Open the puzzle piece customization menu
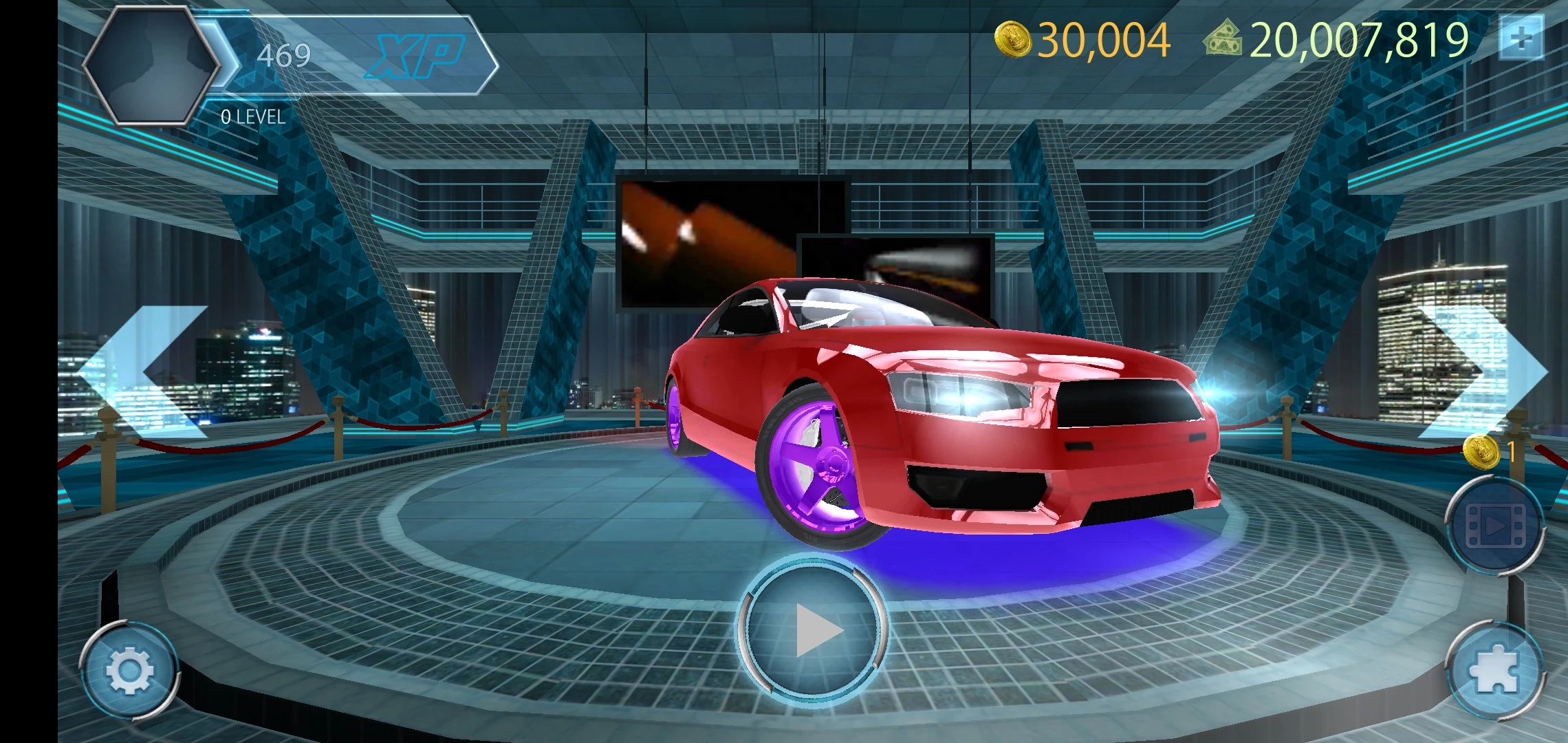This screenshot has height=743, width=1568. click(x=1495, y=671)
